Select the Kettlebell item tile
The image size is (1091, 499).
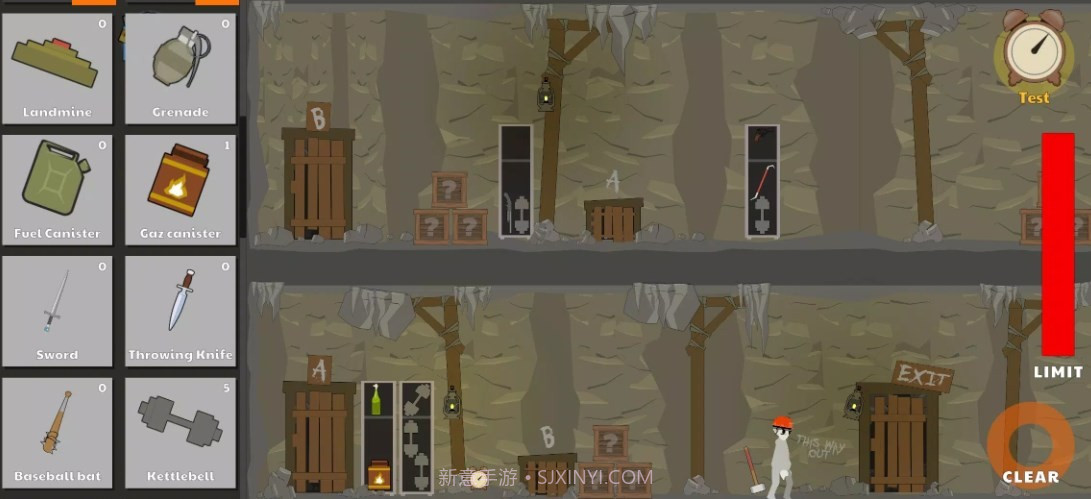click(x=180, y=433)
